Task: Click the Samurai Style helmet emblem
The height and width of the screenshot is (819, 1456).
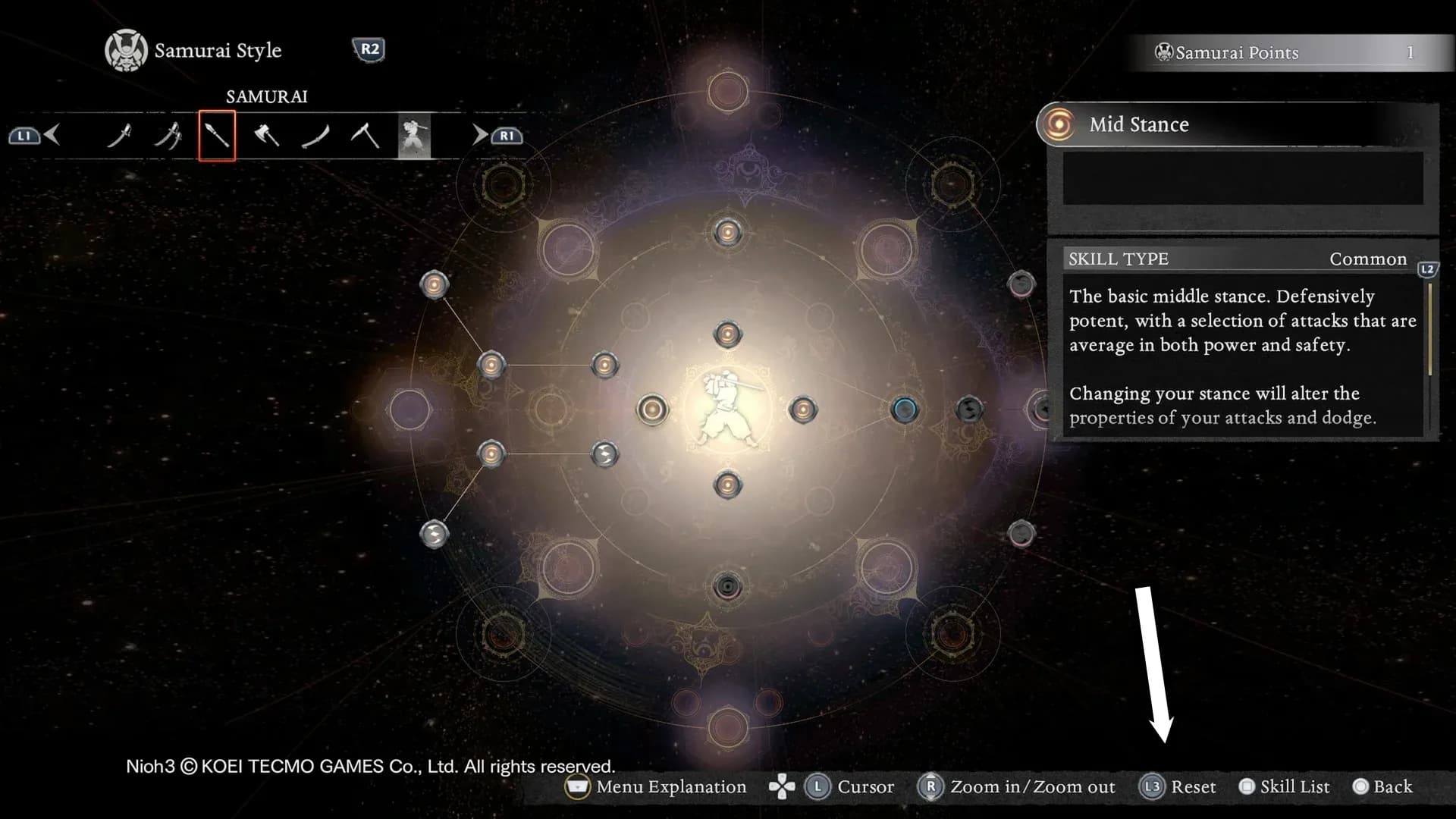Action: point(126,49)
